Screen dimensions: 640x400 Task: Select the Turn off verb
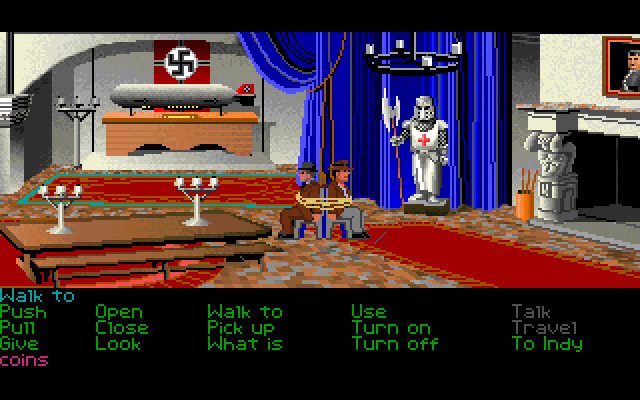pyautogui.click(x=394, y=344)
